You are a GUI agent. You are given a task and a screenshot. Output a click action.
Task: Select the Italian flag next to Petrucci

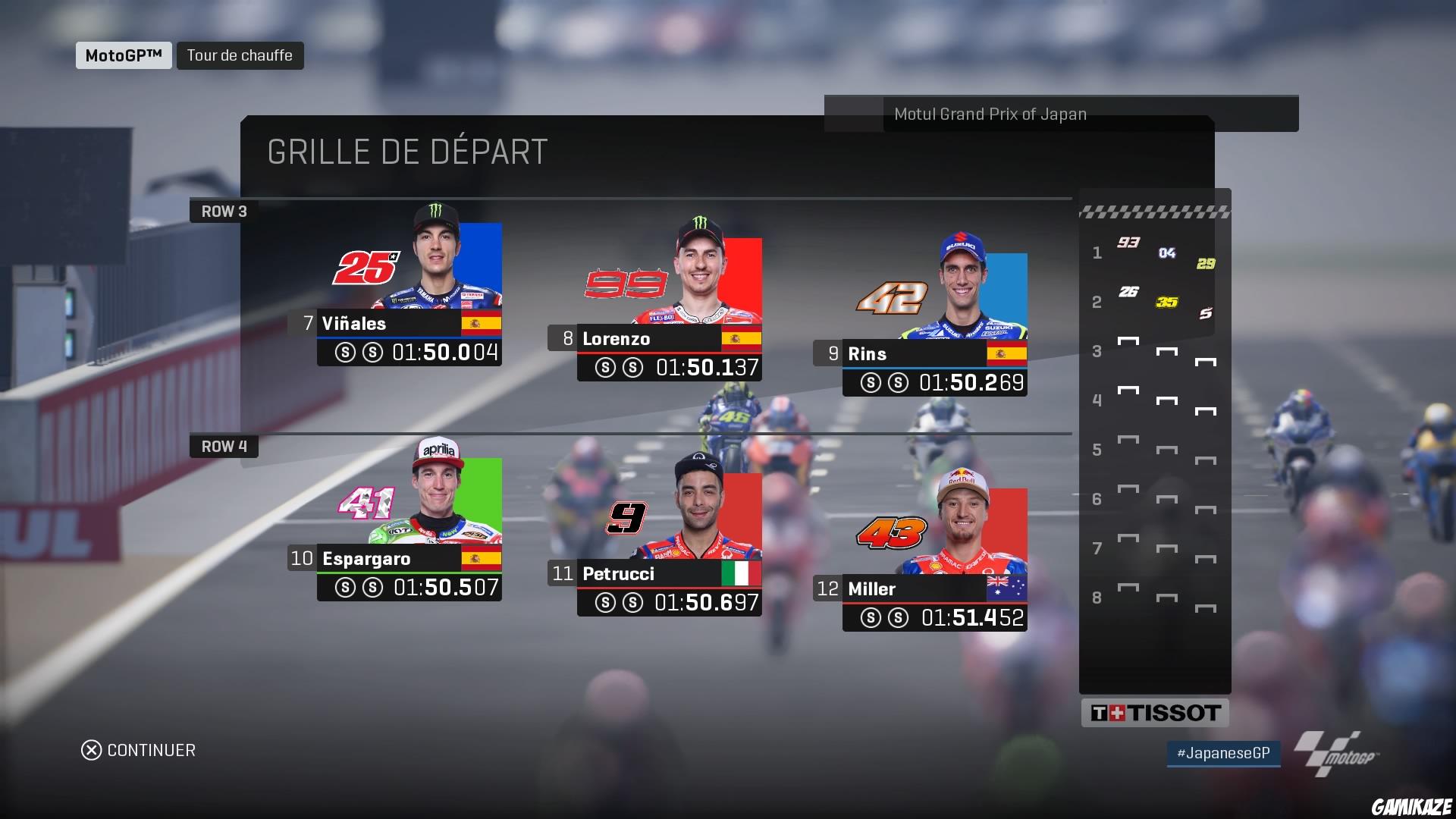[x=742, y=574]
